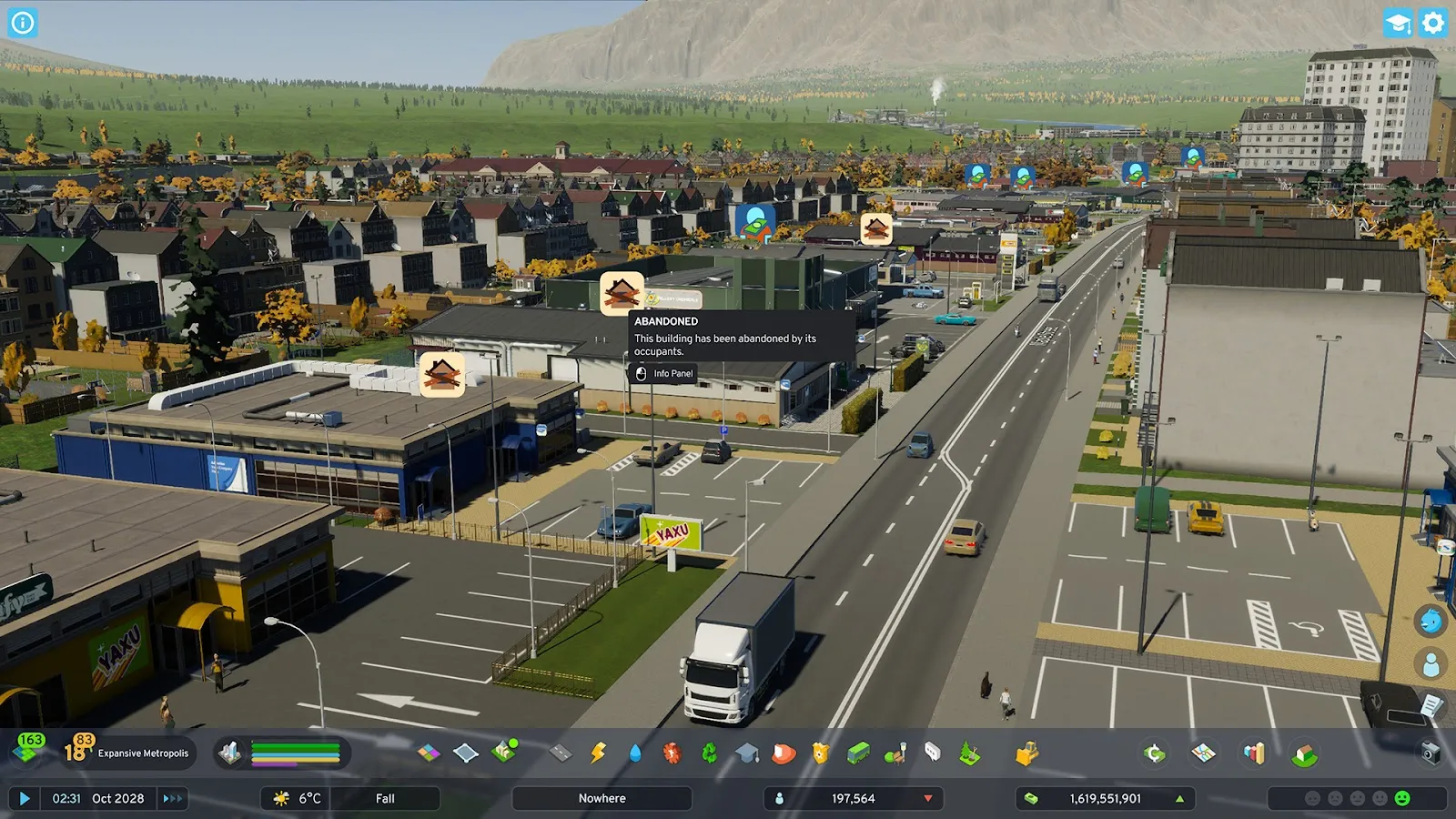This screenshot has height=819, width=1456.
Task: Open the Info Panel for the abandoned building
Action: (663, 374)
